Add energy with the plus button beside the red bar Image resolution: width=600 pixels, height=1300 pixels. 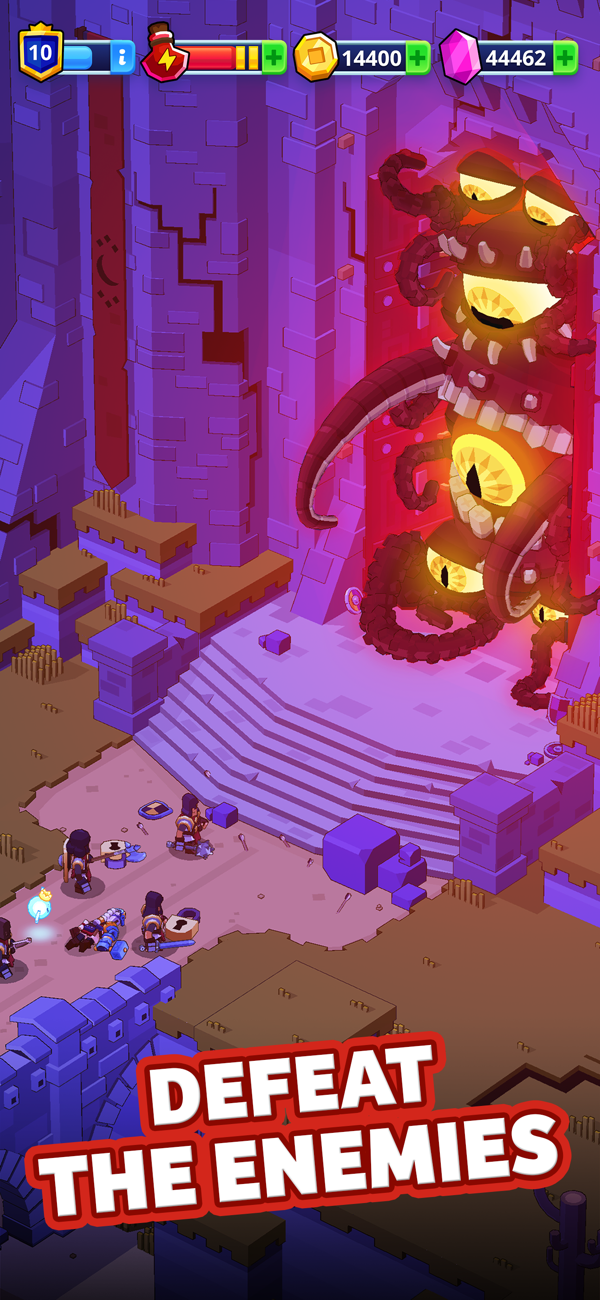(274, 58)
